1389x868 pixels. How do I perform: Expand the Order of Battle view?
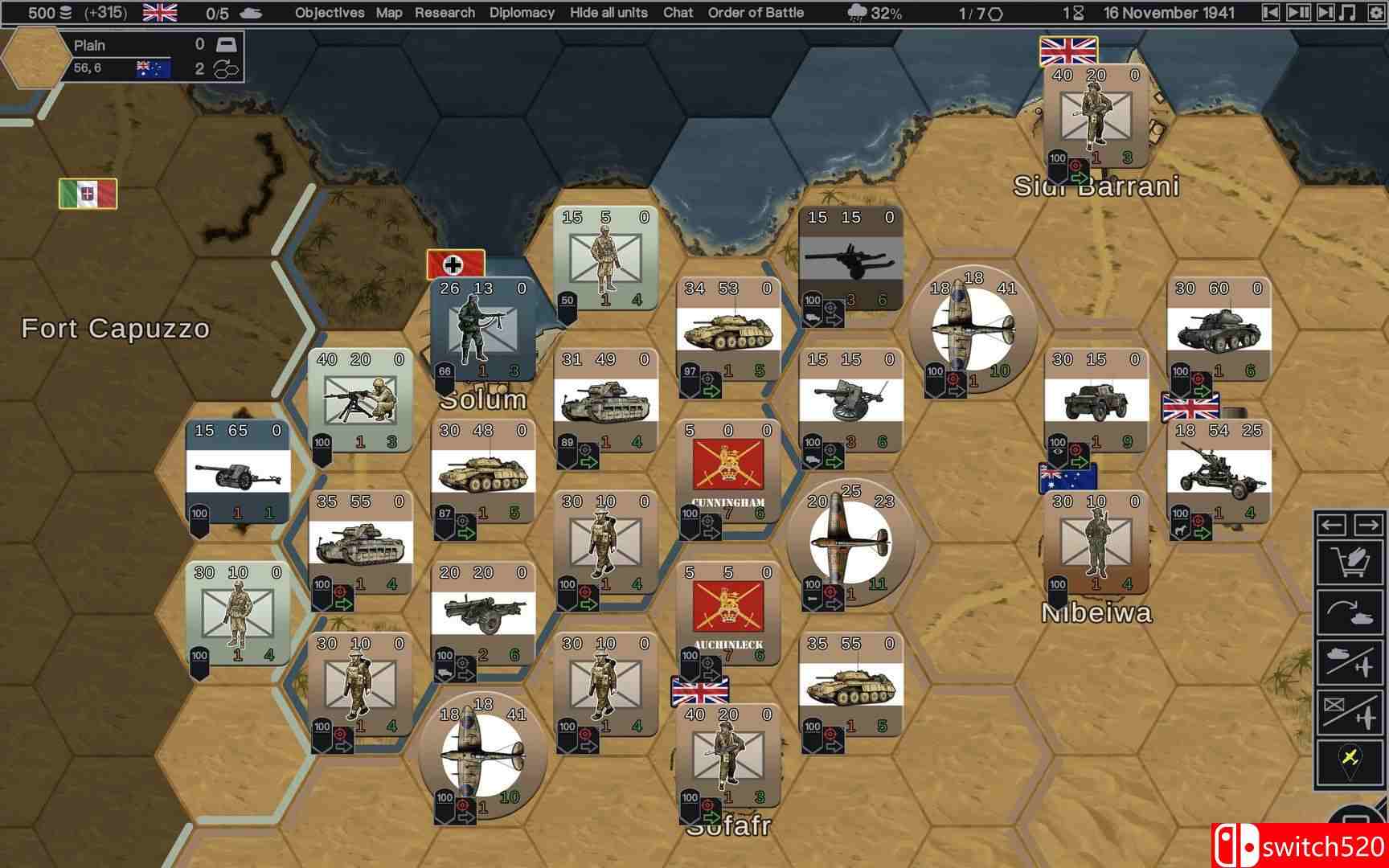(754, 13)
